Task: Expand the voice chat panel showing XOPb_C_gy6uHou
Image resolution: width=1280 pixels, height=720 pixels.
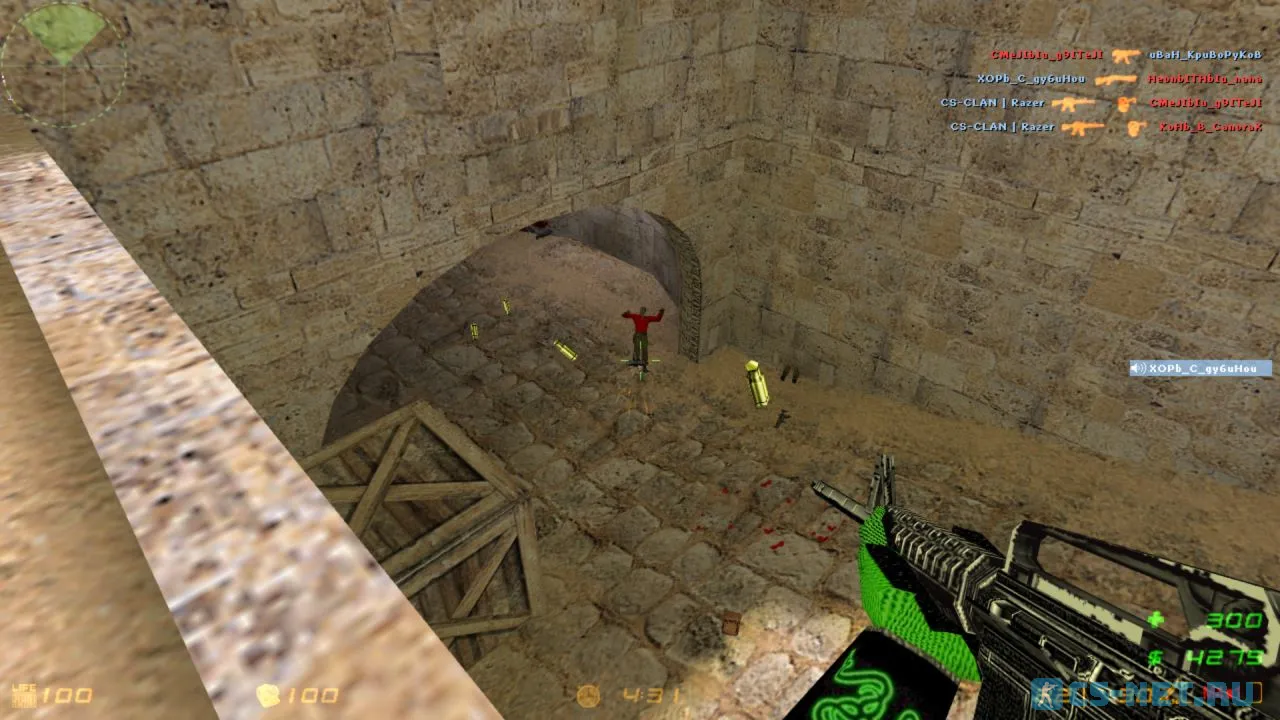Action: pyautogui.click(x=1200, y=368)
